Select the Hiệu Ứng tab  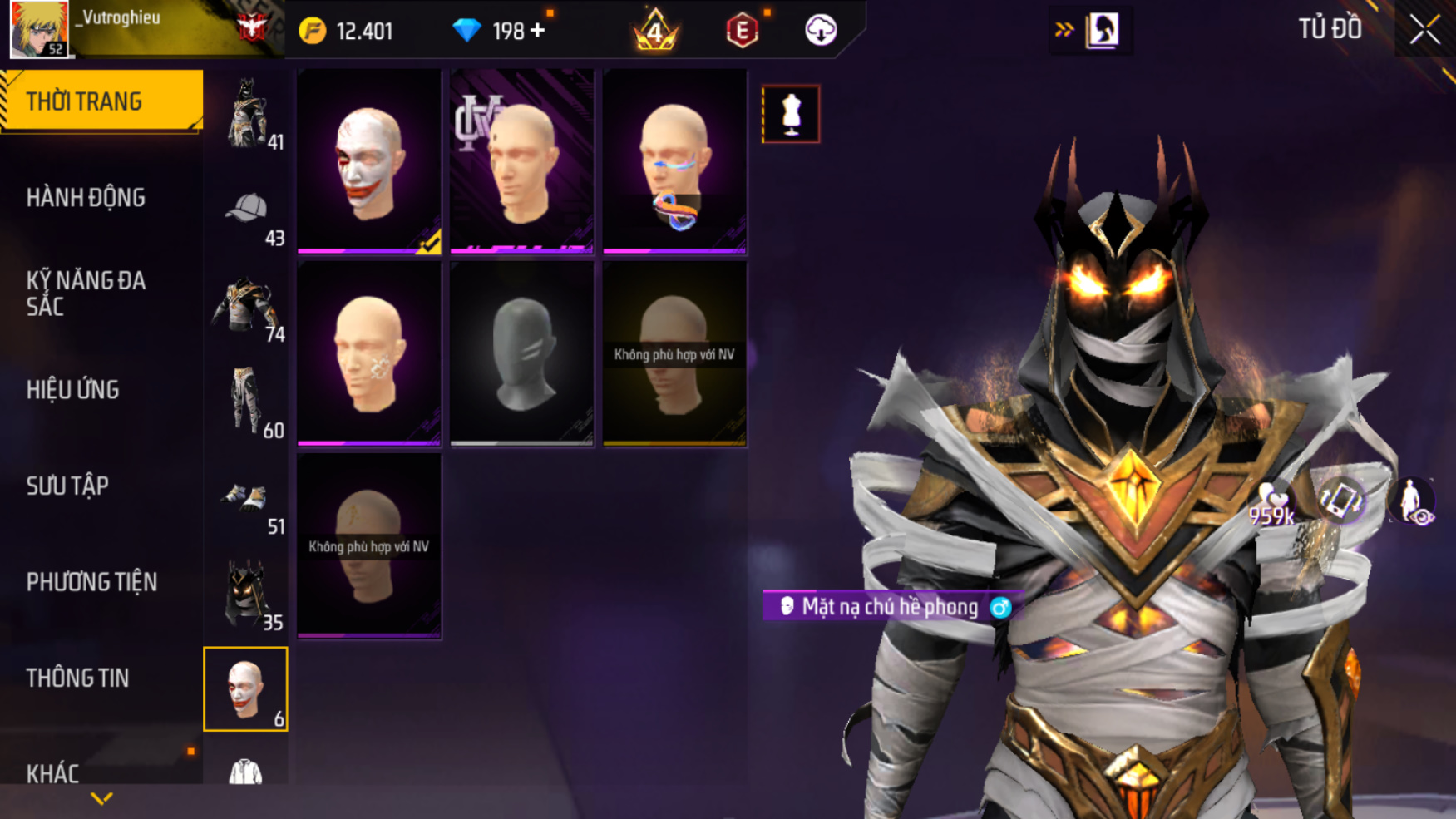73,390
